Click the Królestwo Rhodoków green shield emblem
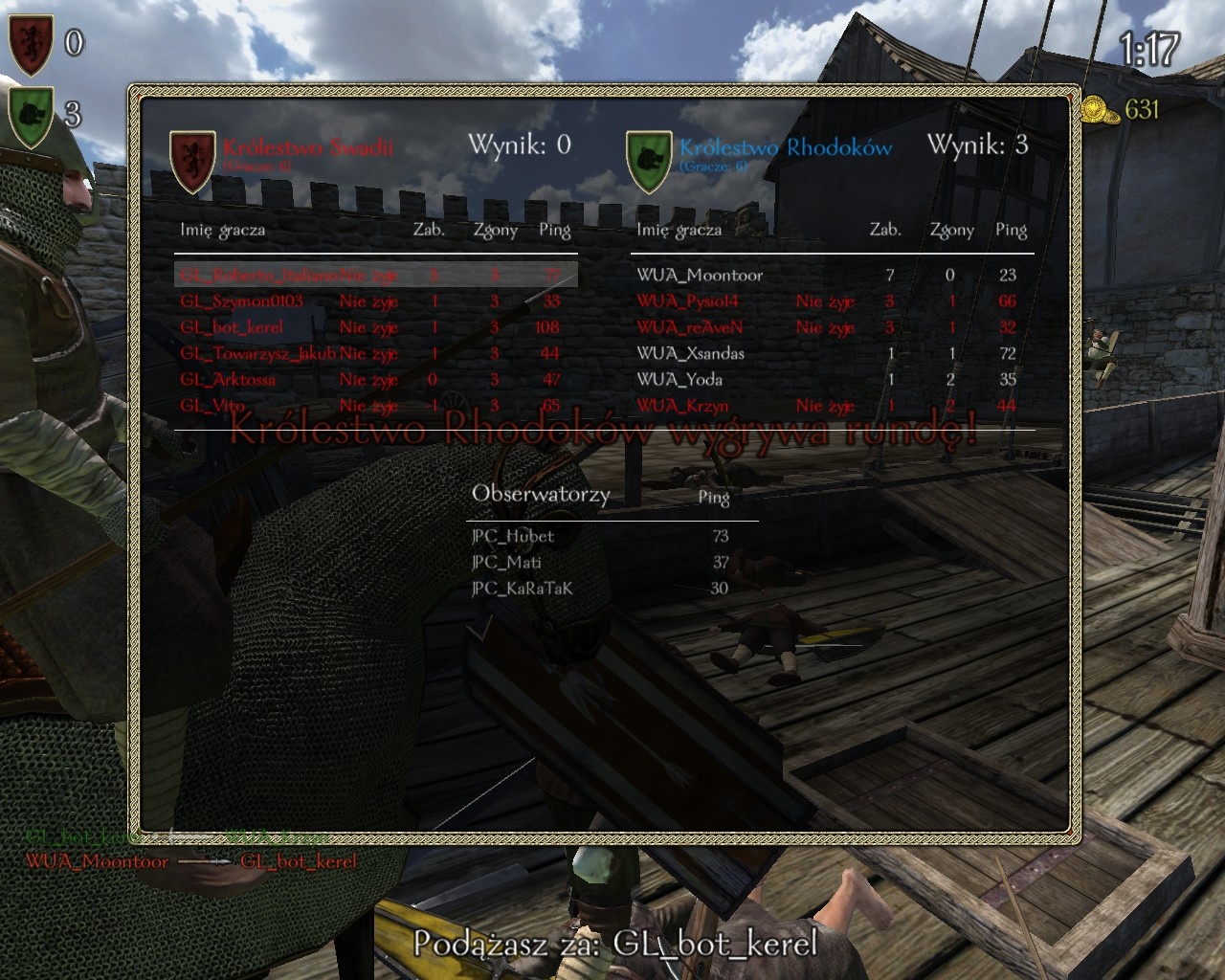 pyautogui.click(x=648, y=161)
